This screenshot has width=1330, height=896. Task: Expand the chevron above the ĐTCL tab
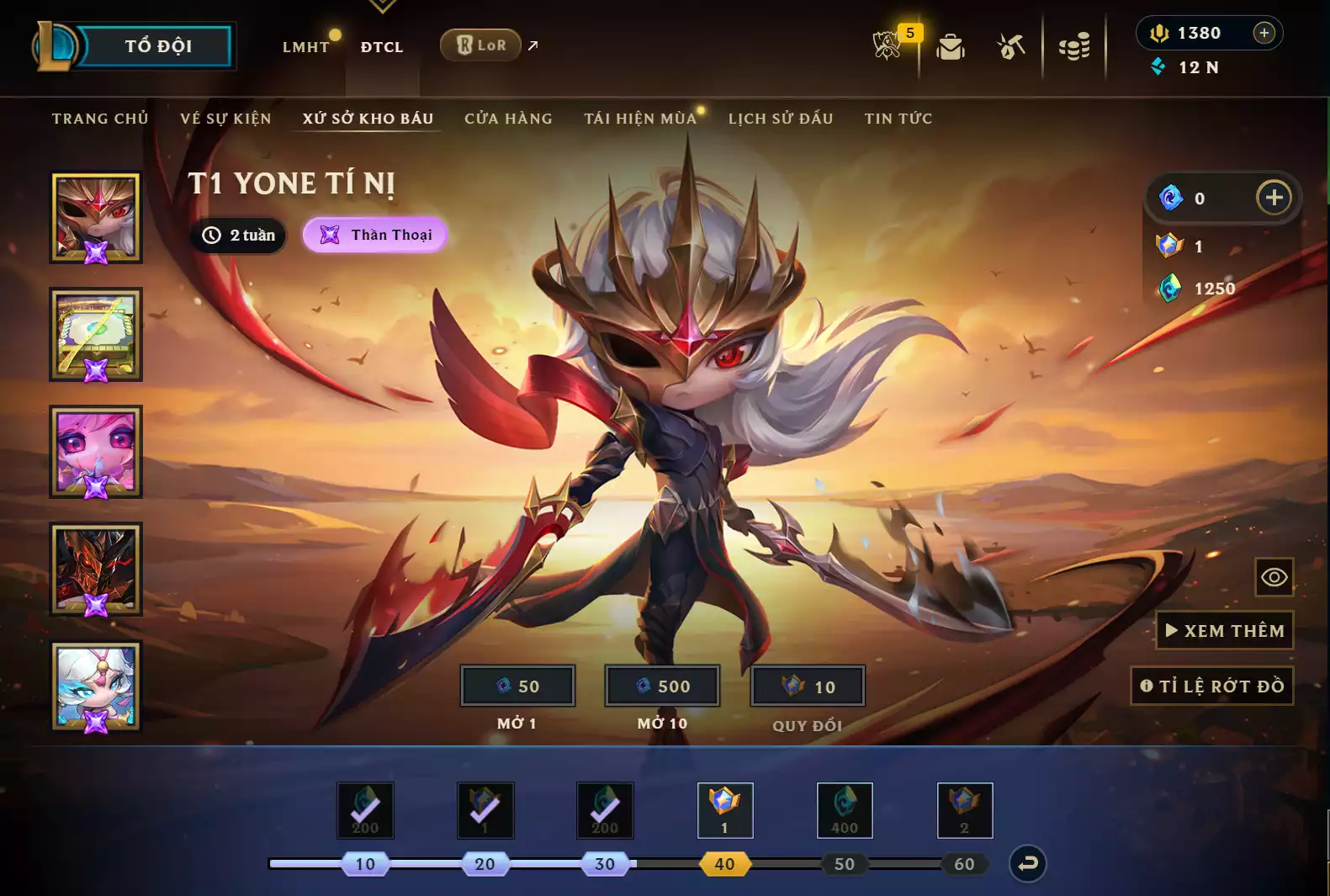pyautogui.click(x=383, y=8)
